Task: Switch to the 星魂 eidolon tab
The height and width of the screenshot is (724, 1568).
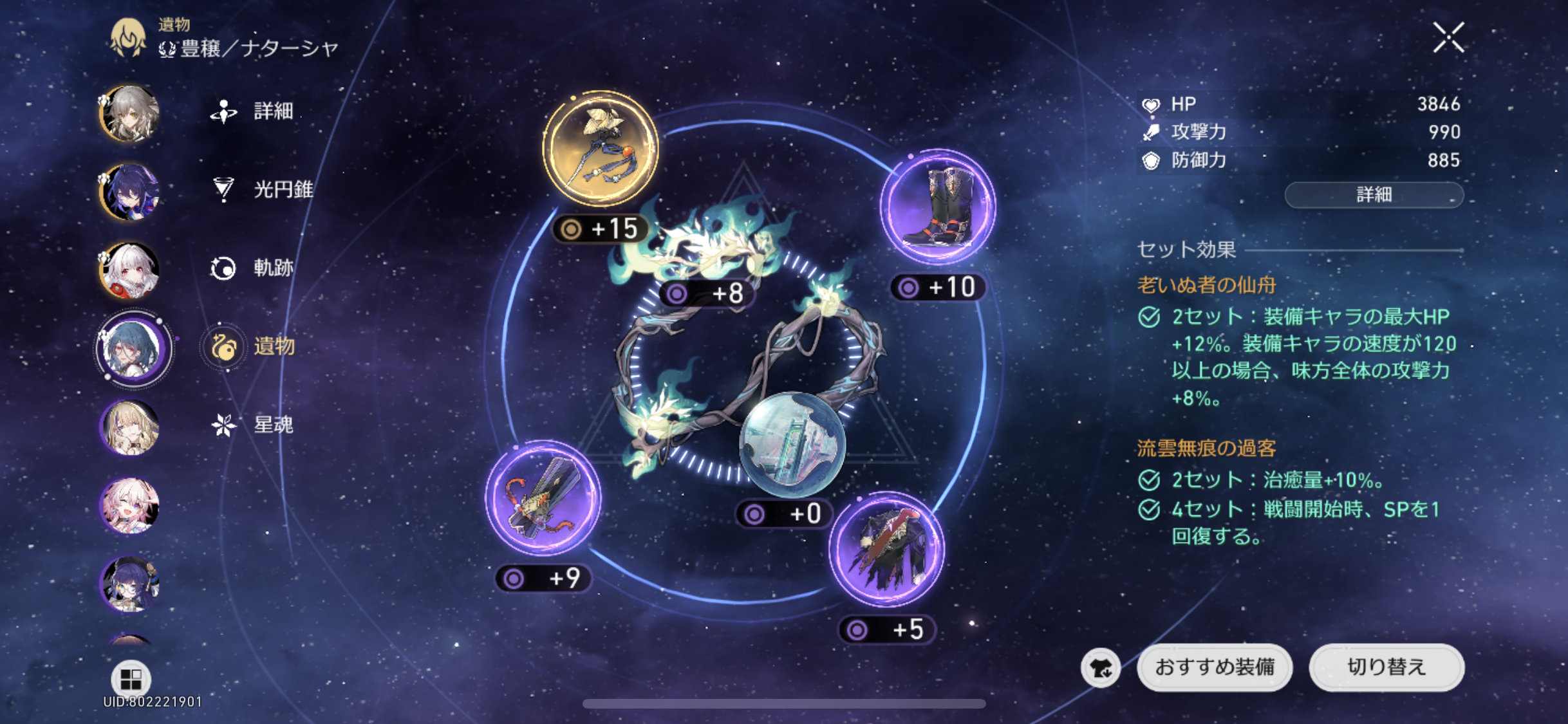Action: click(x=253, y=425)
